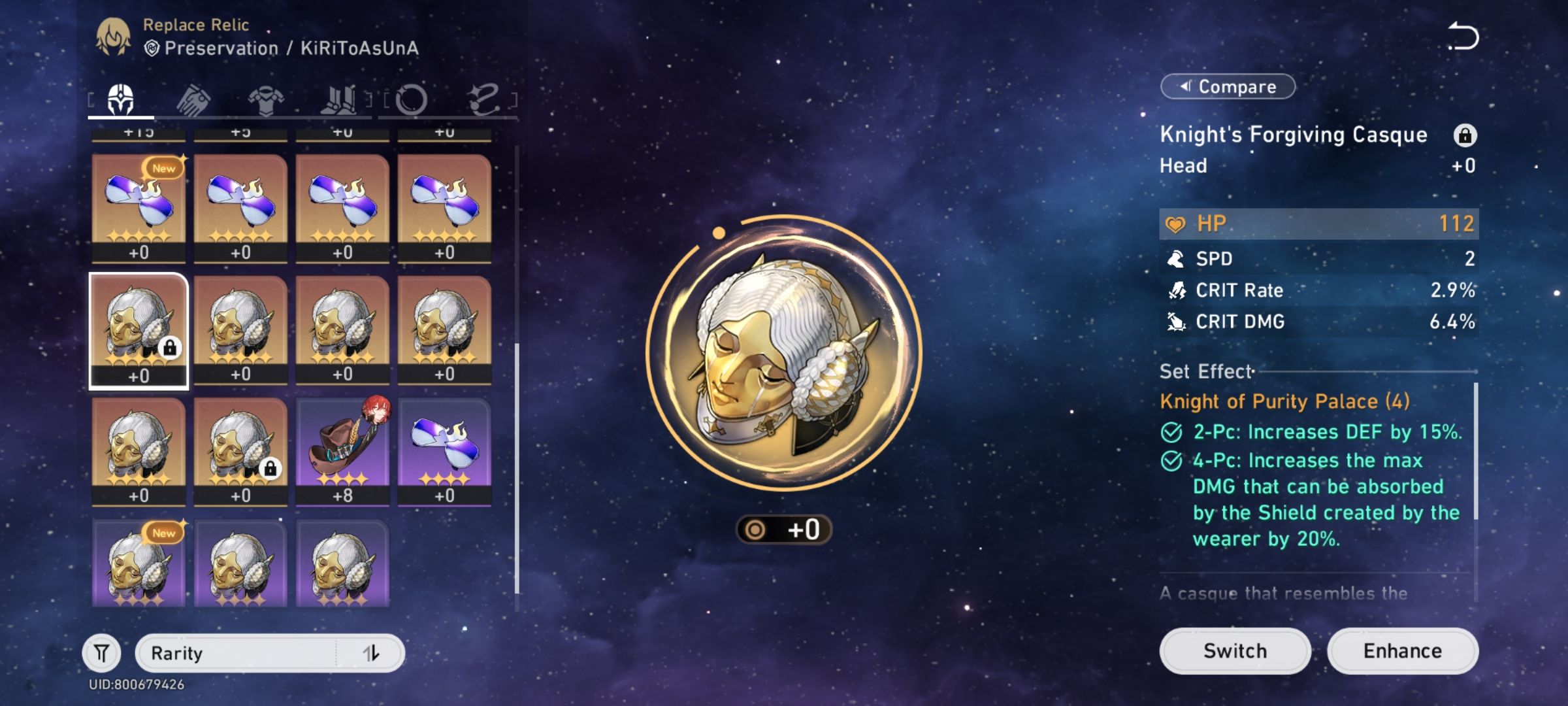
Task: Switch to the Hands relic tab
Action: tap(195, 98)
